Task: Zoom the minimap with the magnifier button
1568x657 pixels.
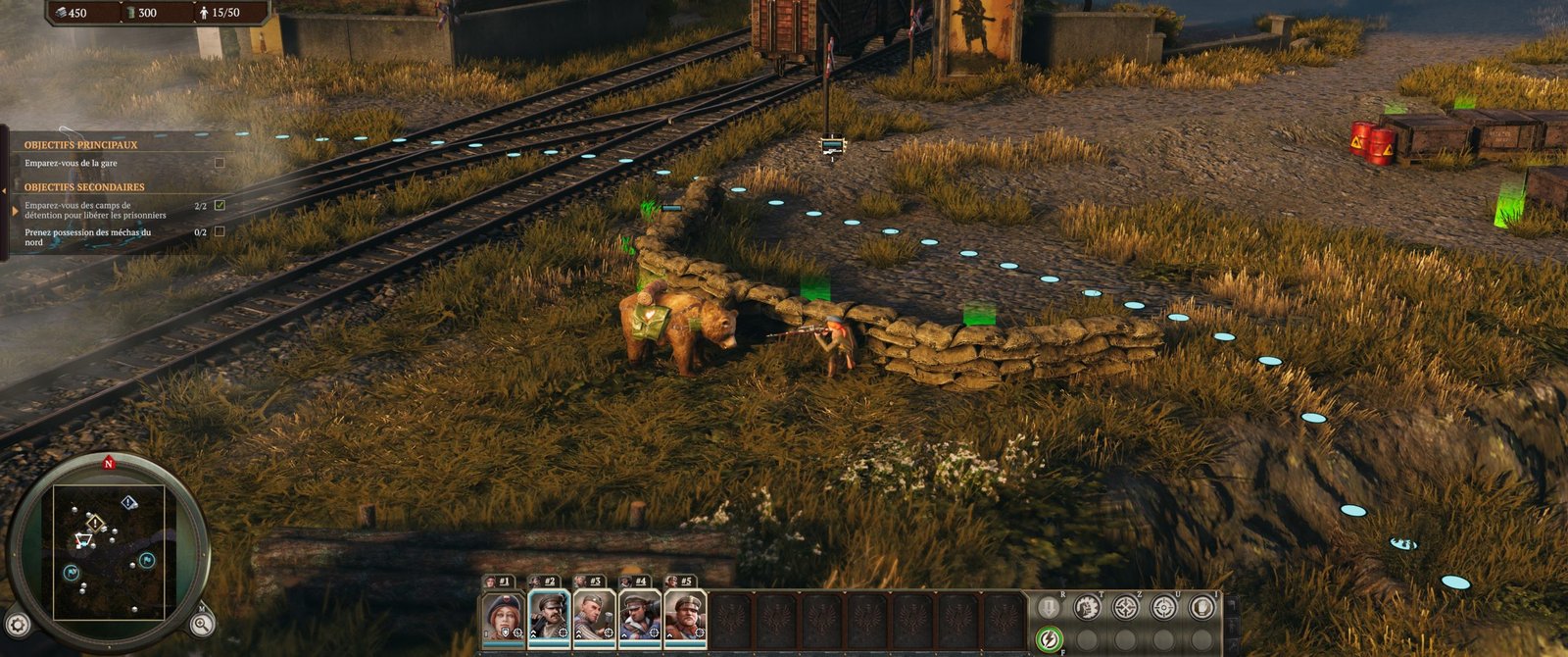Action: pyautogui.click(x=201, y=624)
